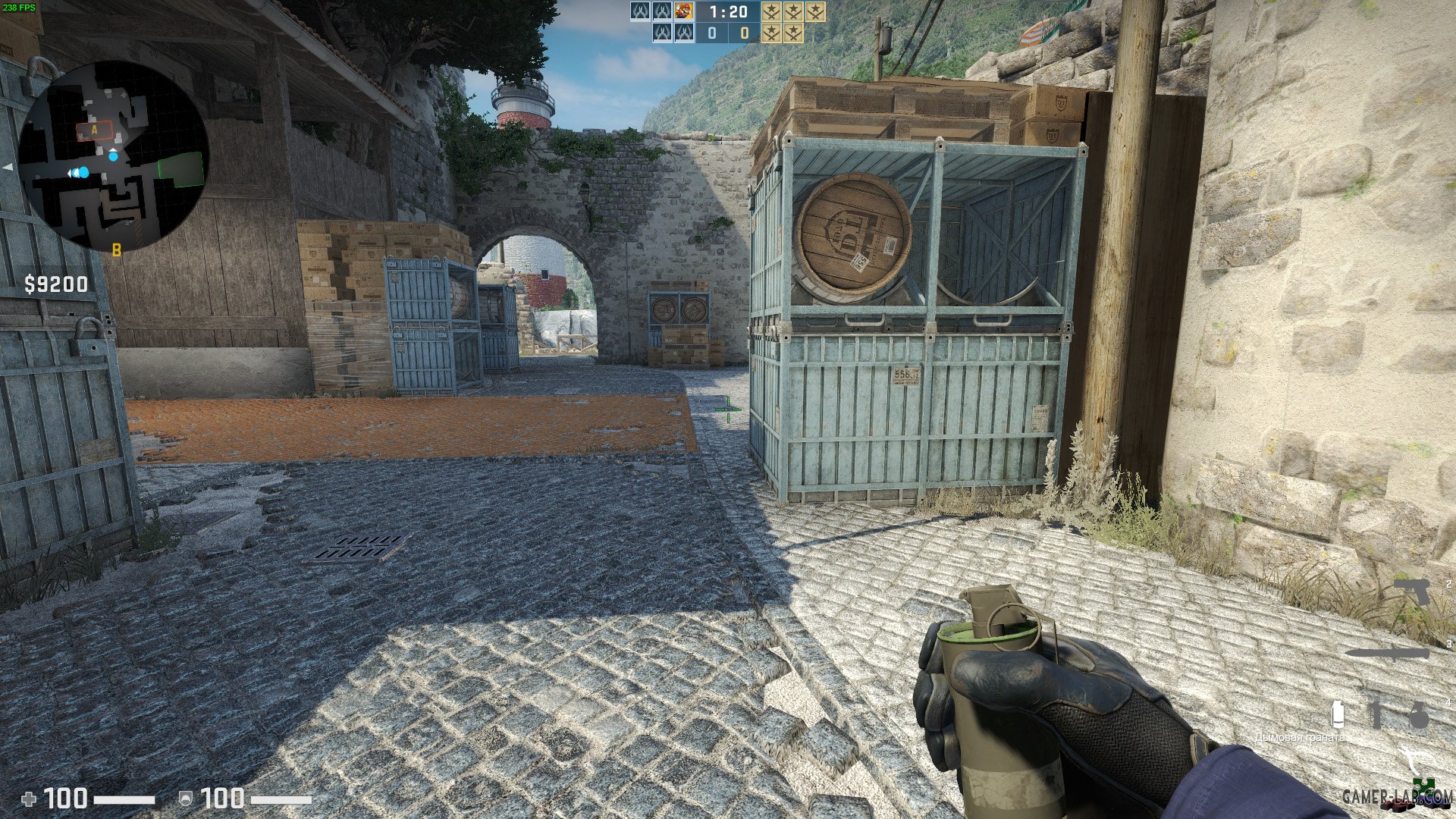
Task: Select the round timer showing 1:20
Action: click(x=728, y=12)
